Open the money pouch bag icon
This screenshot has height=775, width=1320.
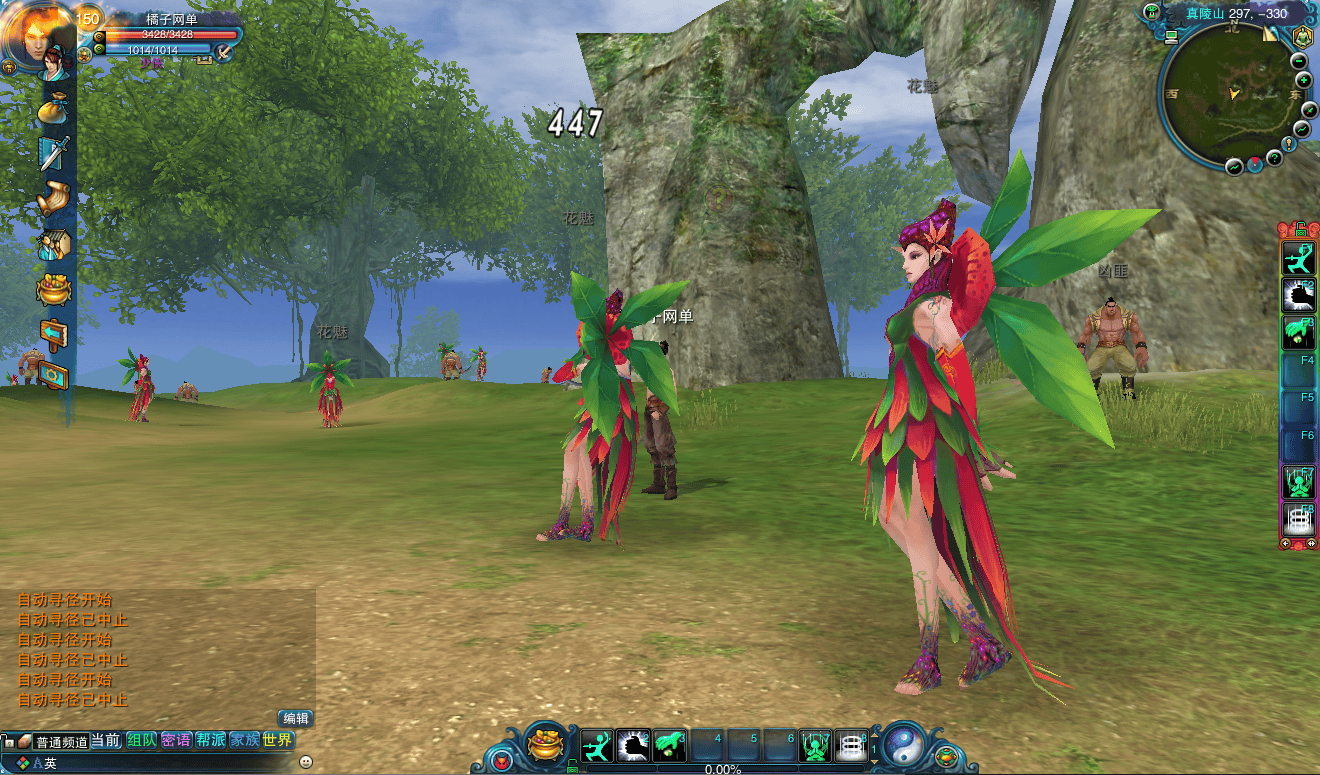[x=52, y=108]
